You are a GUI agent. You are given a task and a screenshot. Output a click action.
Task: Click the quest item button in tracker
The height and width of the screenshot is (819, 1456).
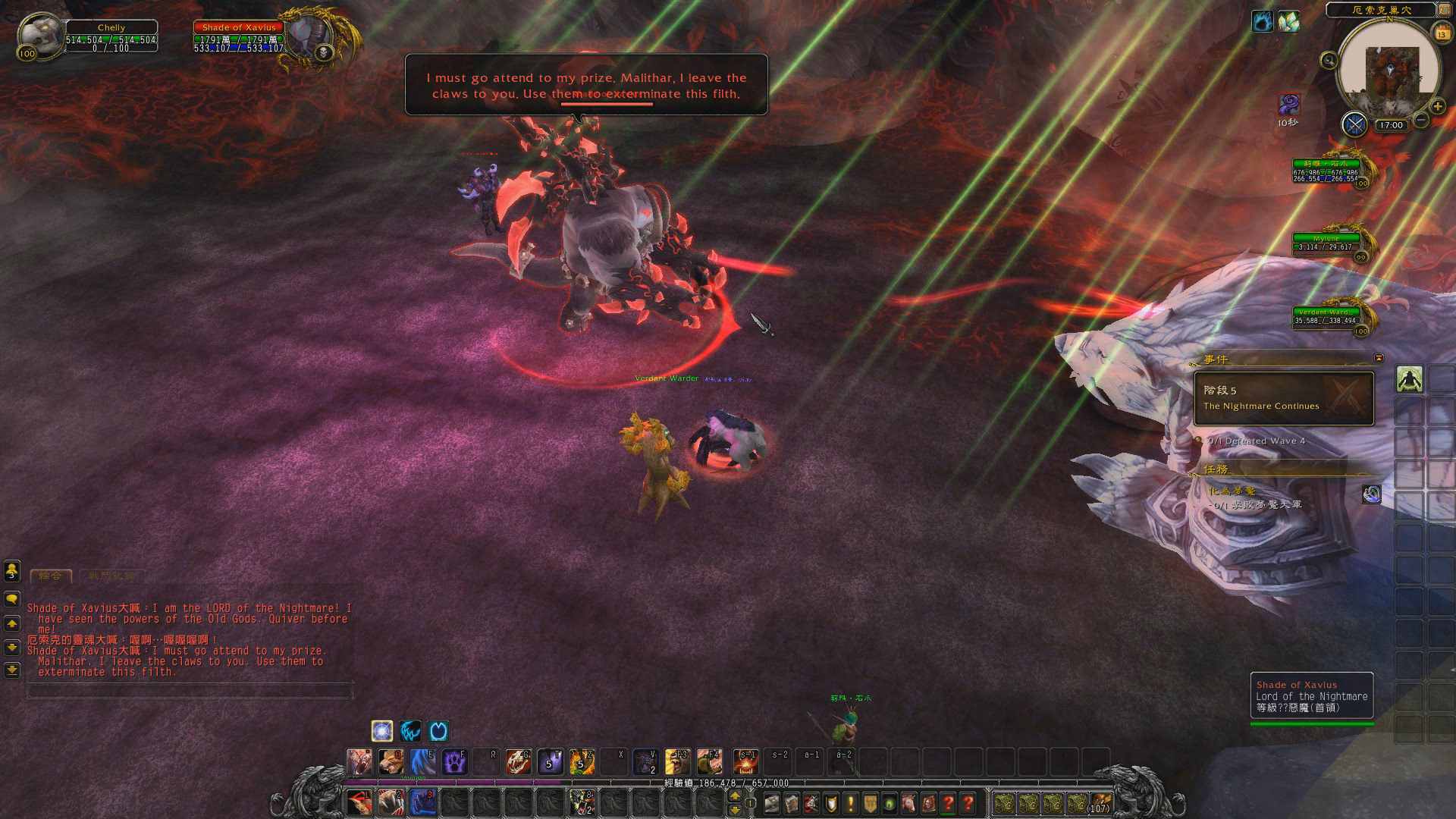pos(1371,494)
